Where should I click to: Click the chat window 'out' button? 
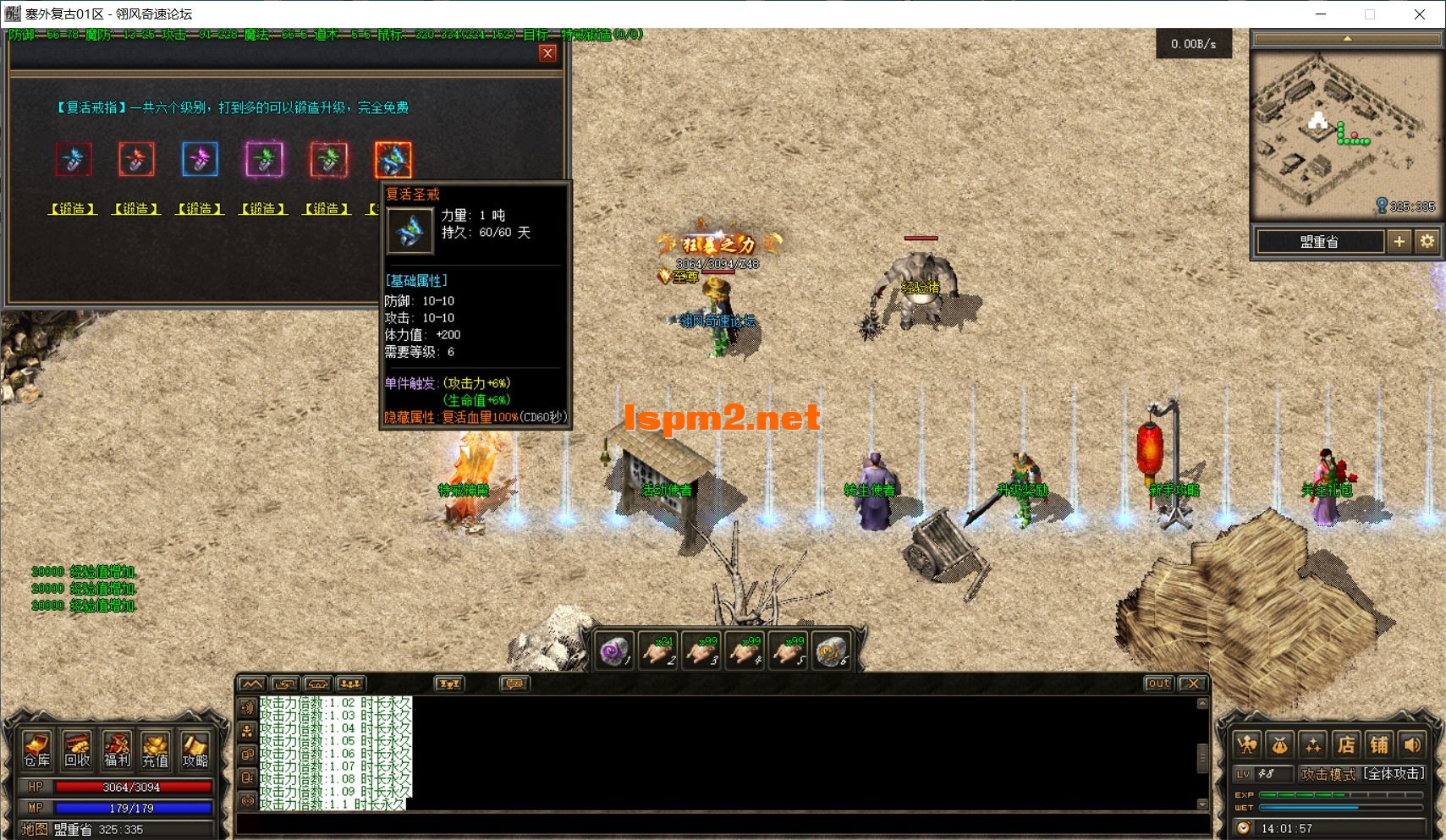pos(1158,684)
